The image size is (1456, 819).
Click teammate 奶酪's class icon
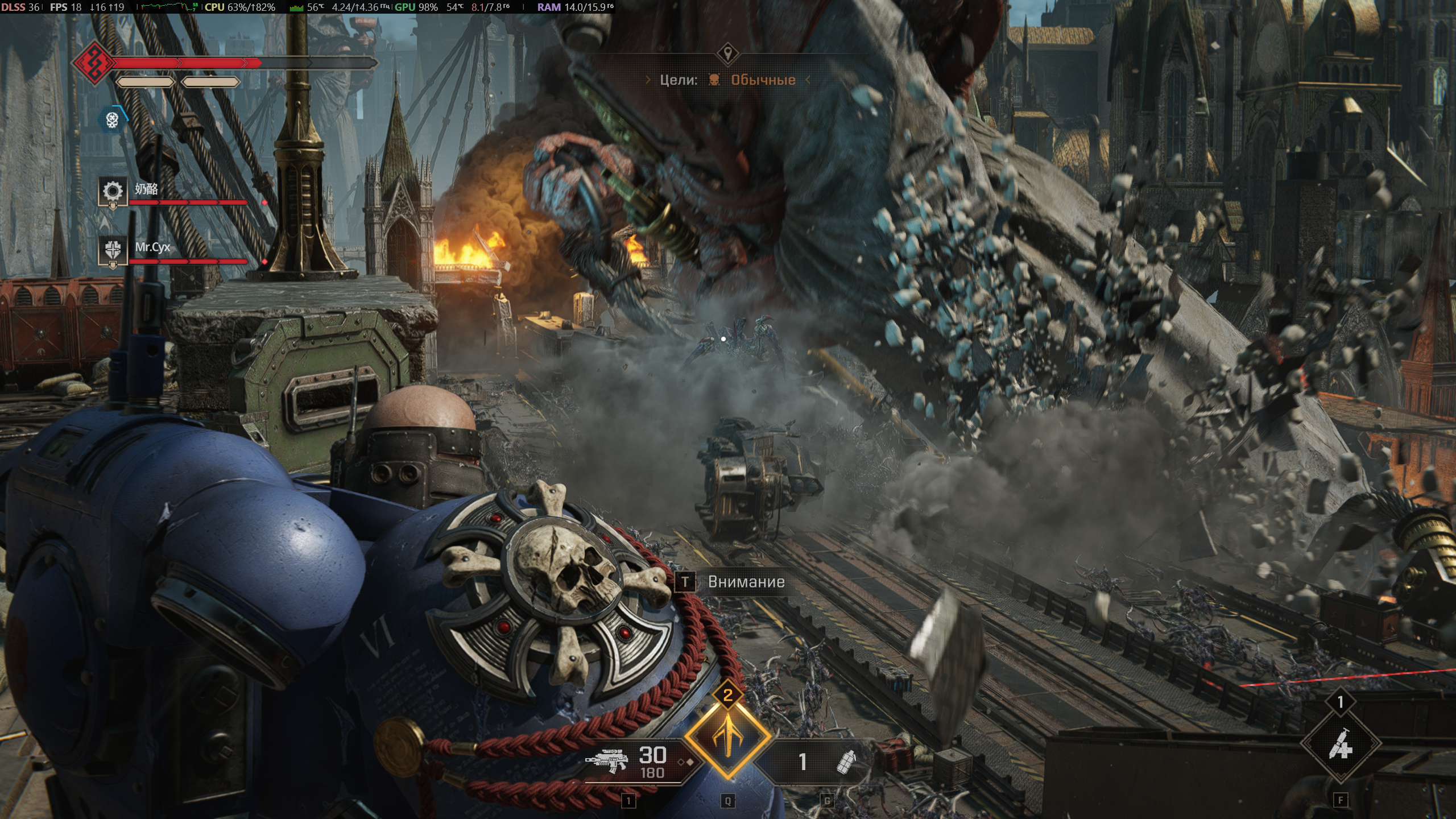[x=112, y=191]
